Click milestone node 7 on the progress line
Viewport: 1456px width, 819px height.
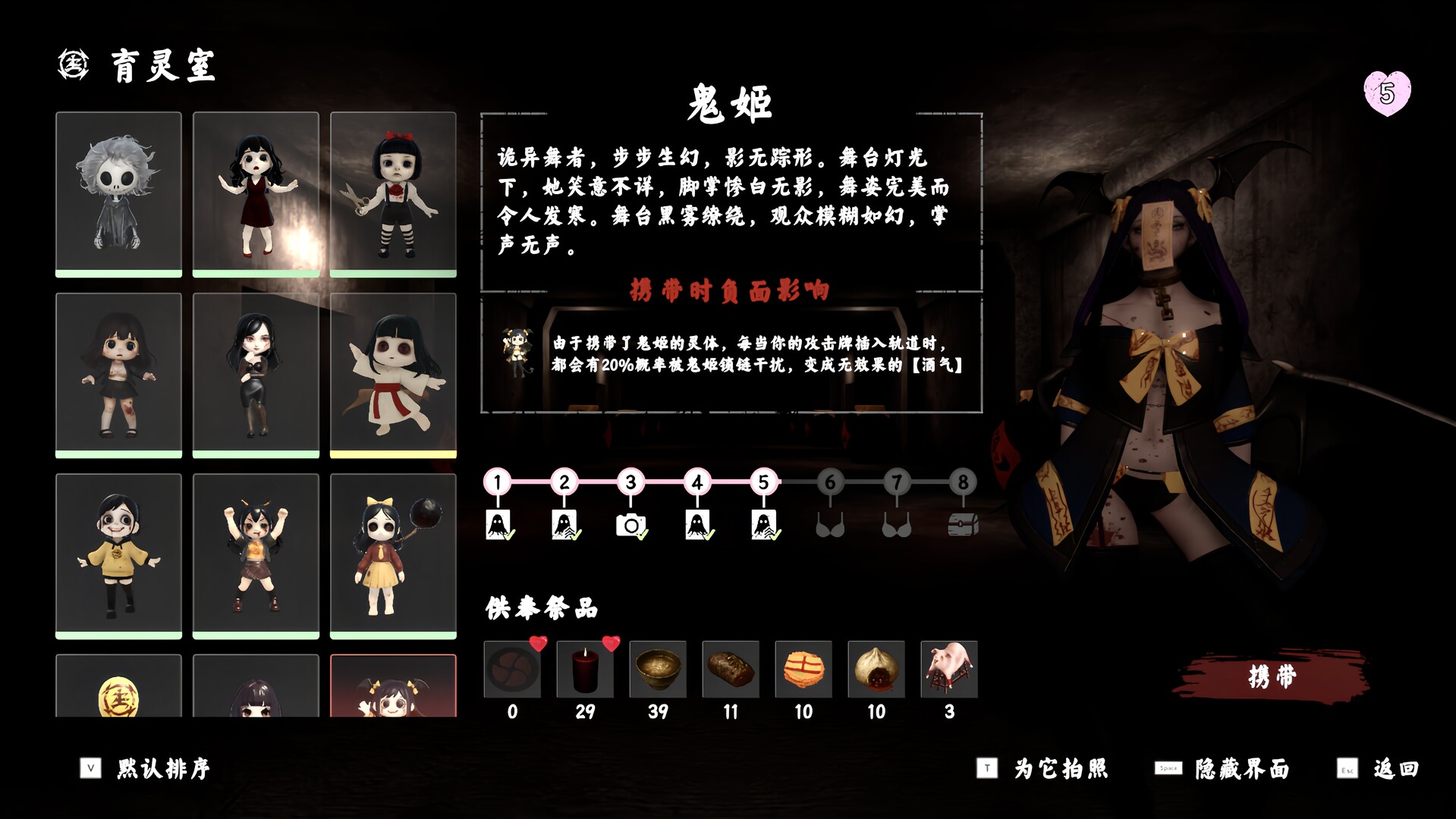898,482
